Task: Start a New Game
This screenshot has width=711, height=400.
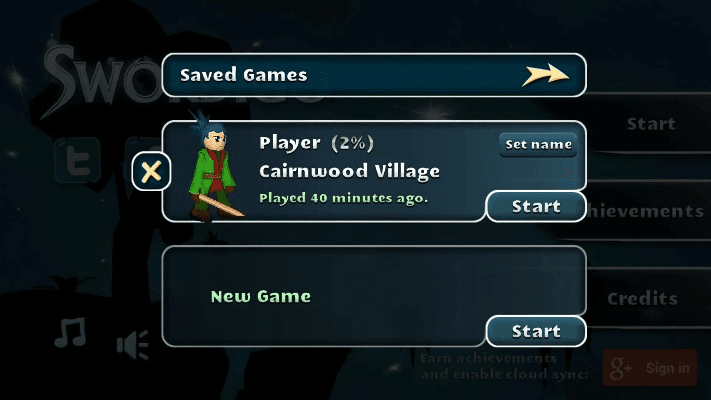Action: click(x=536, y=331)
